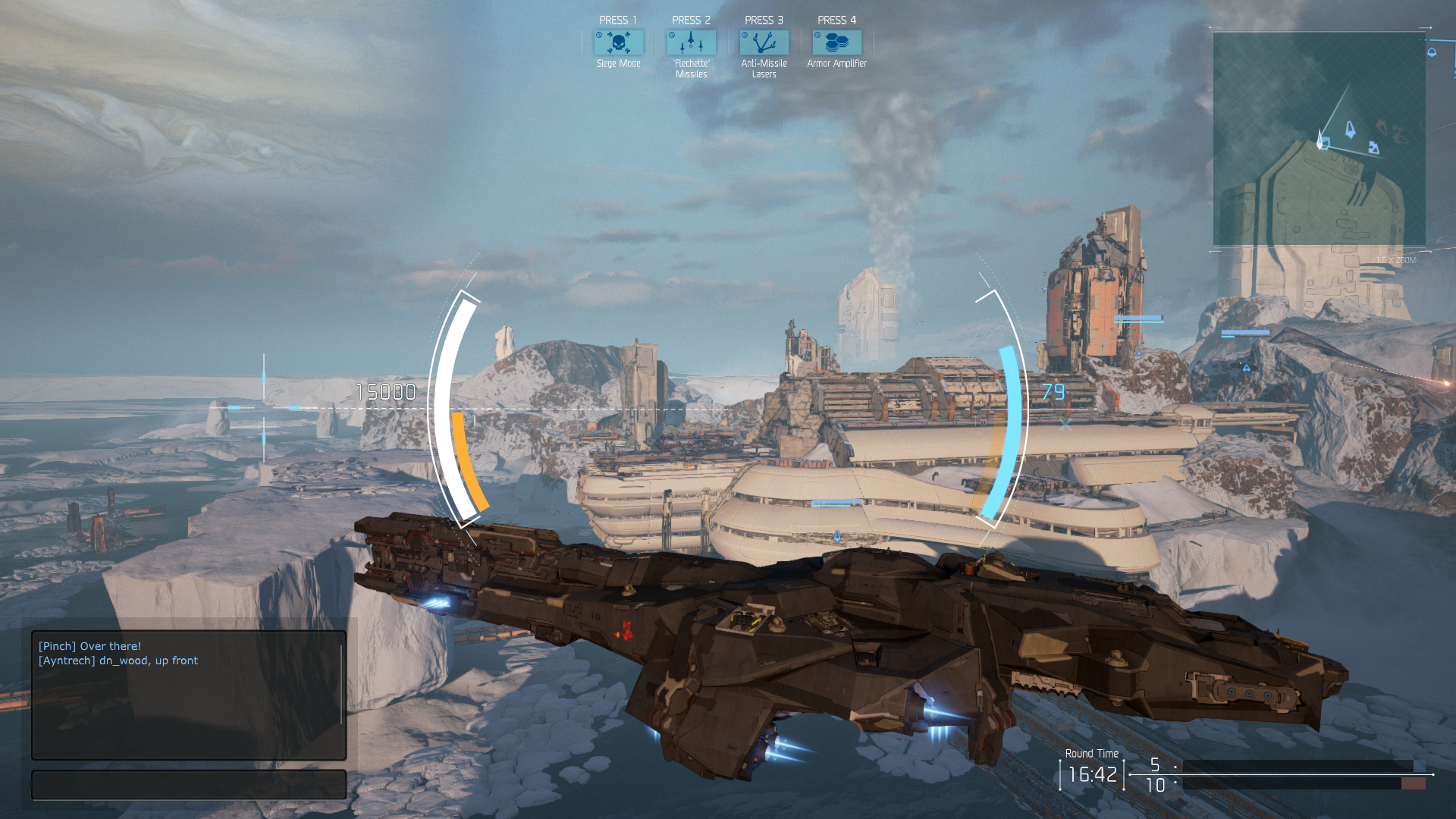
Task: Activate the Siege Mode ability
Action: pos(618,42)
